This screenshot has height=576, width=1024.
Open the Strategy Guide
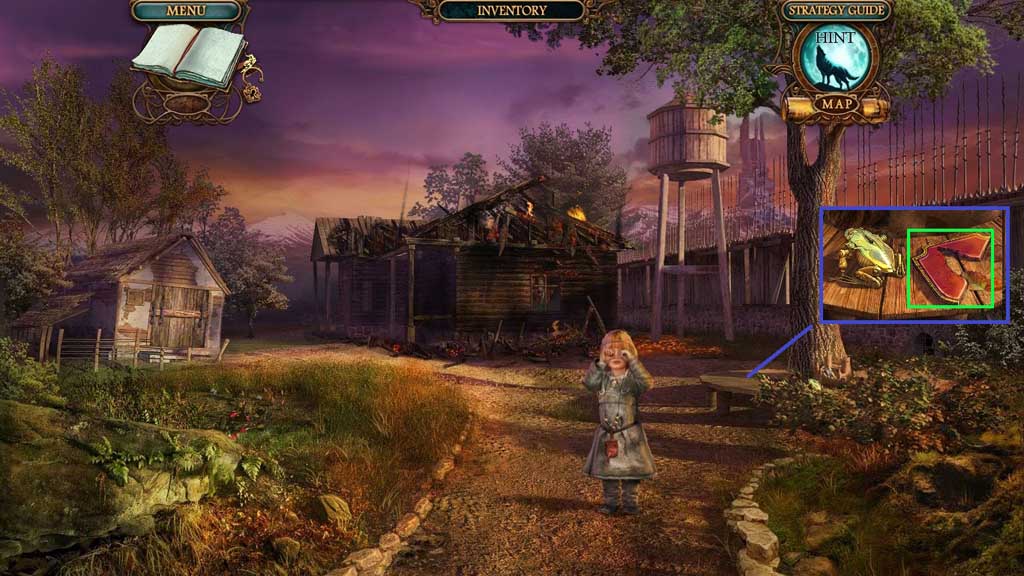click(834, 11)
